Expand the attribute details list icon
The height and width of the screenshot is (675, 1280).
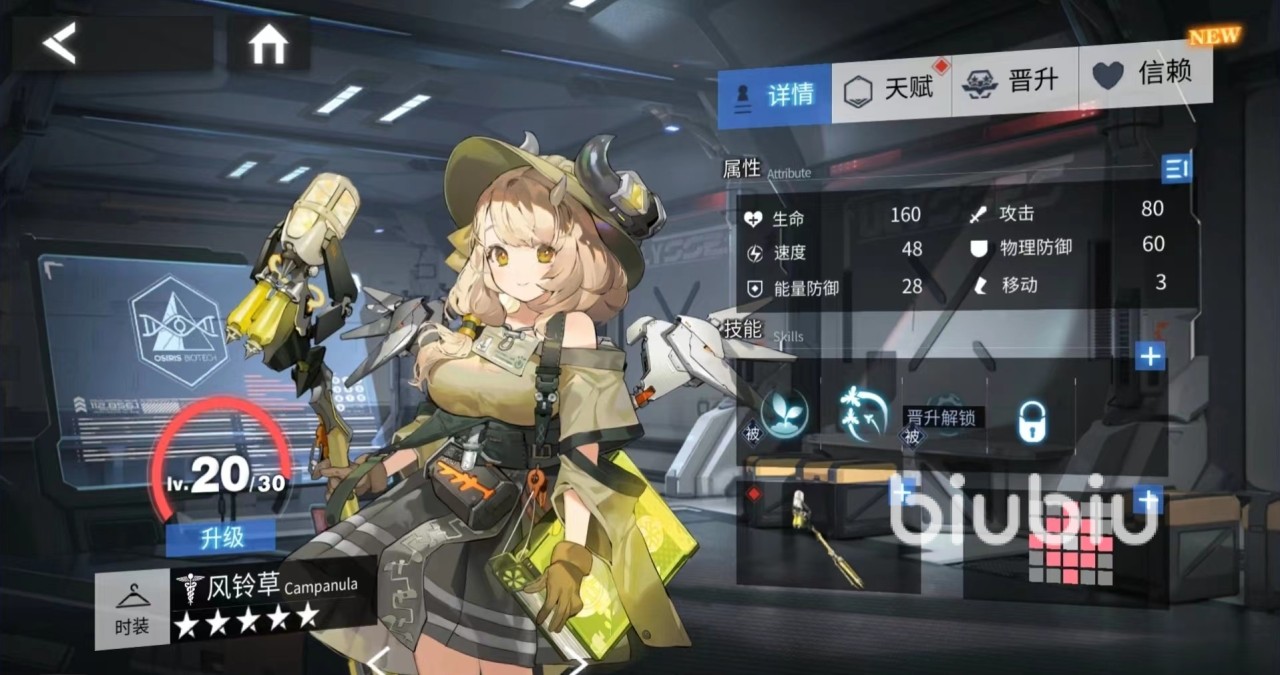pyautogui.click(x=1176, y=169)
